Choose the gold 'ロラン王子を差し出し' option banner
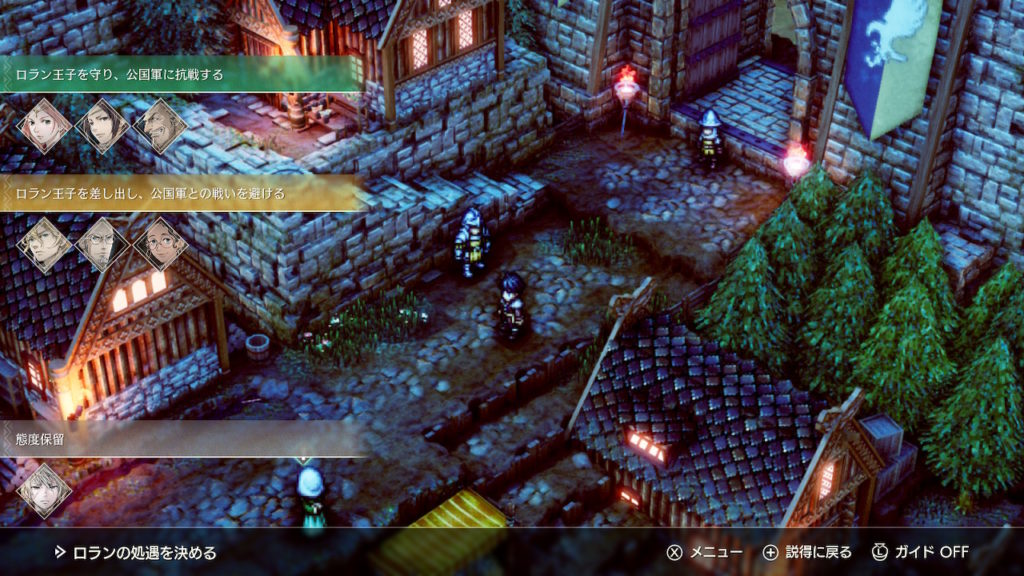The height and width of the screenshot is (576, 1024). (180, 193)
